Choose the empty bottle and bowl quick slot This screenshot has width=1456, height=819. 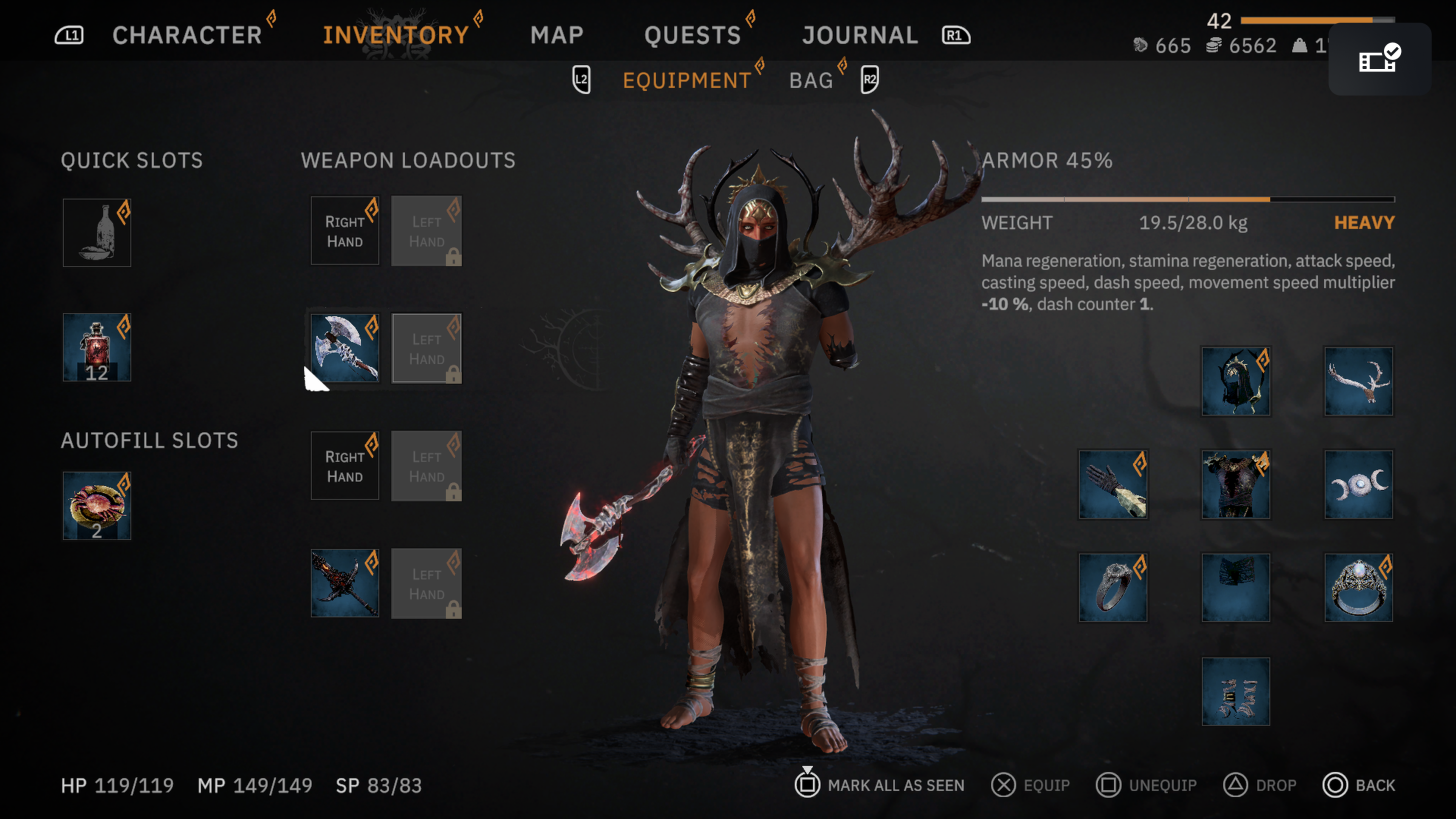97,232
